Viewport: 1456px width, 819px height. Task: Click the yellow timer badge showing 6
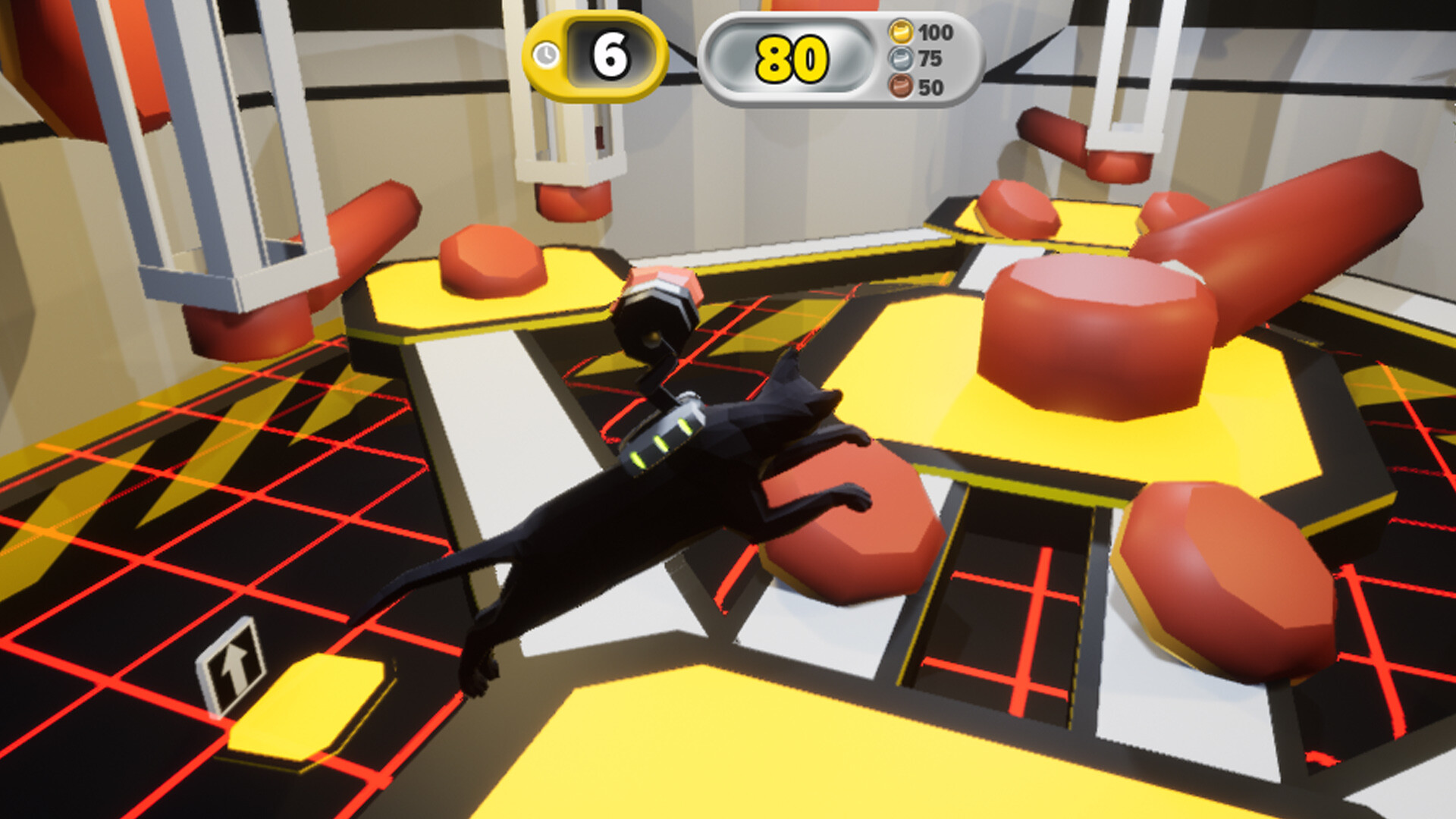click(591, 54)
